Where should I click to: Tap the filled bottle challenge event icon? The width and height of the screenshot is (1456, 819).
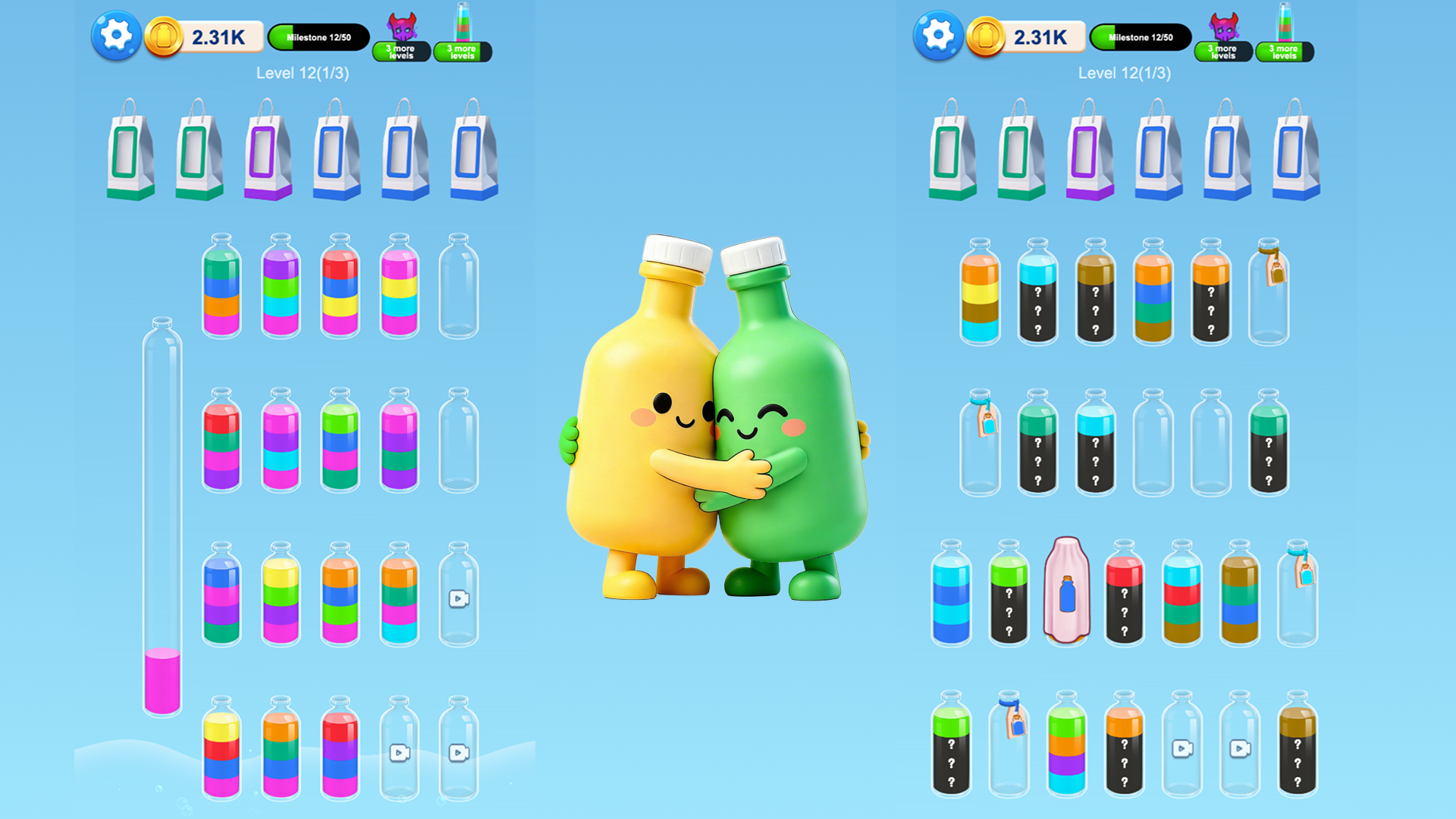click(463, 25)
